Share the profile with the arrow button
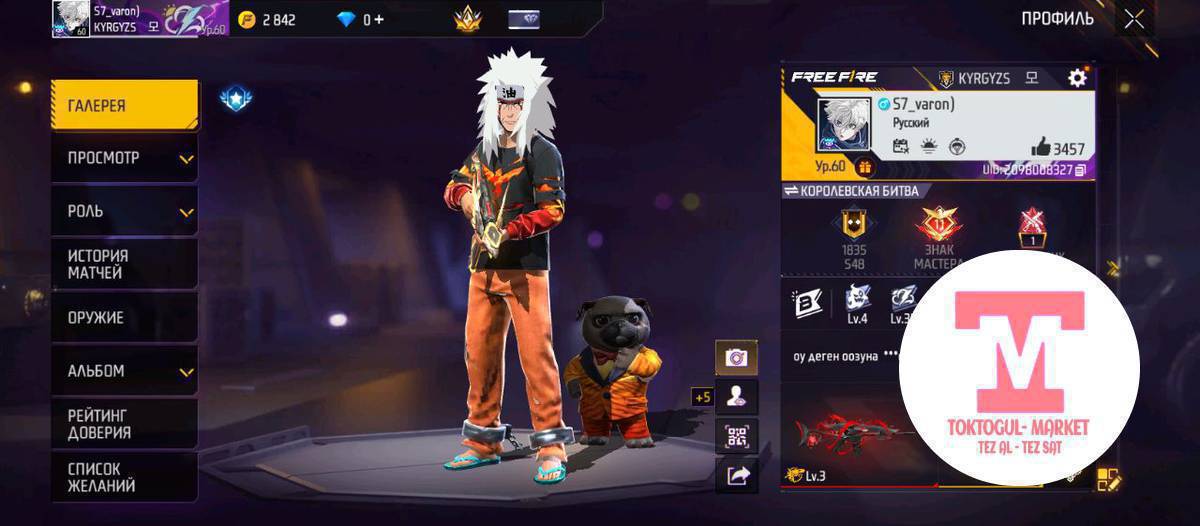Image resolution: width=1200 pixels, height=526 pixels. point(736,475)
